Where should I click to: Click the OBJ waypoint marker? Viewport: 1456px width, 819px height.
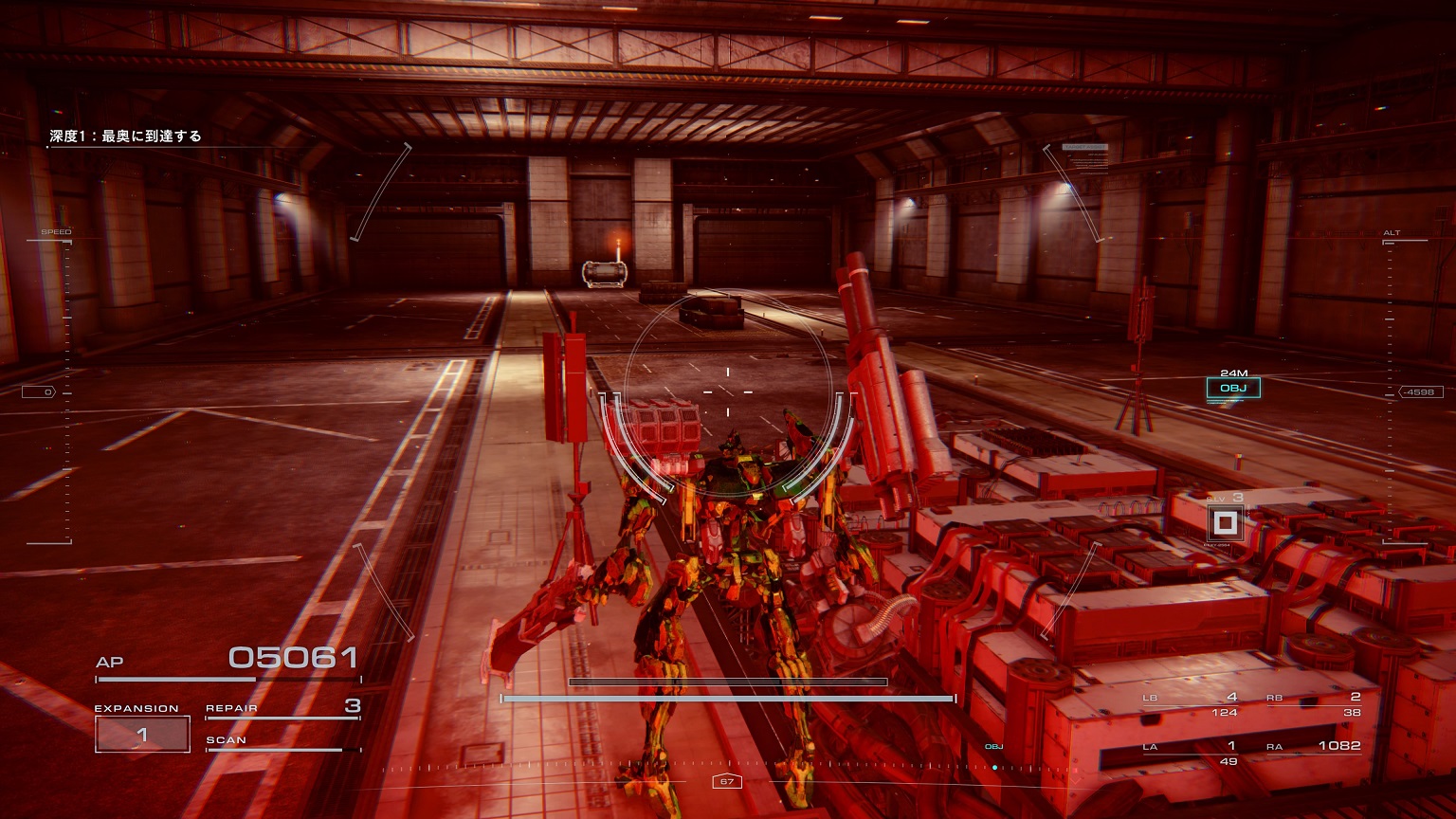(x=1233, y=388)
